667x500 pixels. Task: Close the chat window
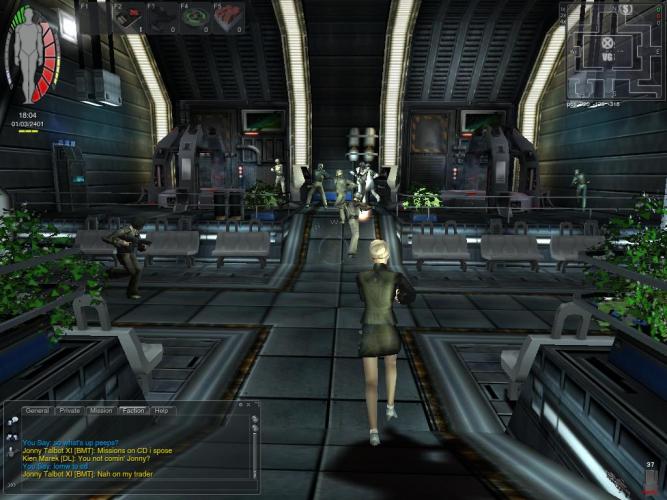(x=246, y=404)
